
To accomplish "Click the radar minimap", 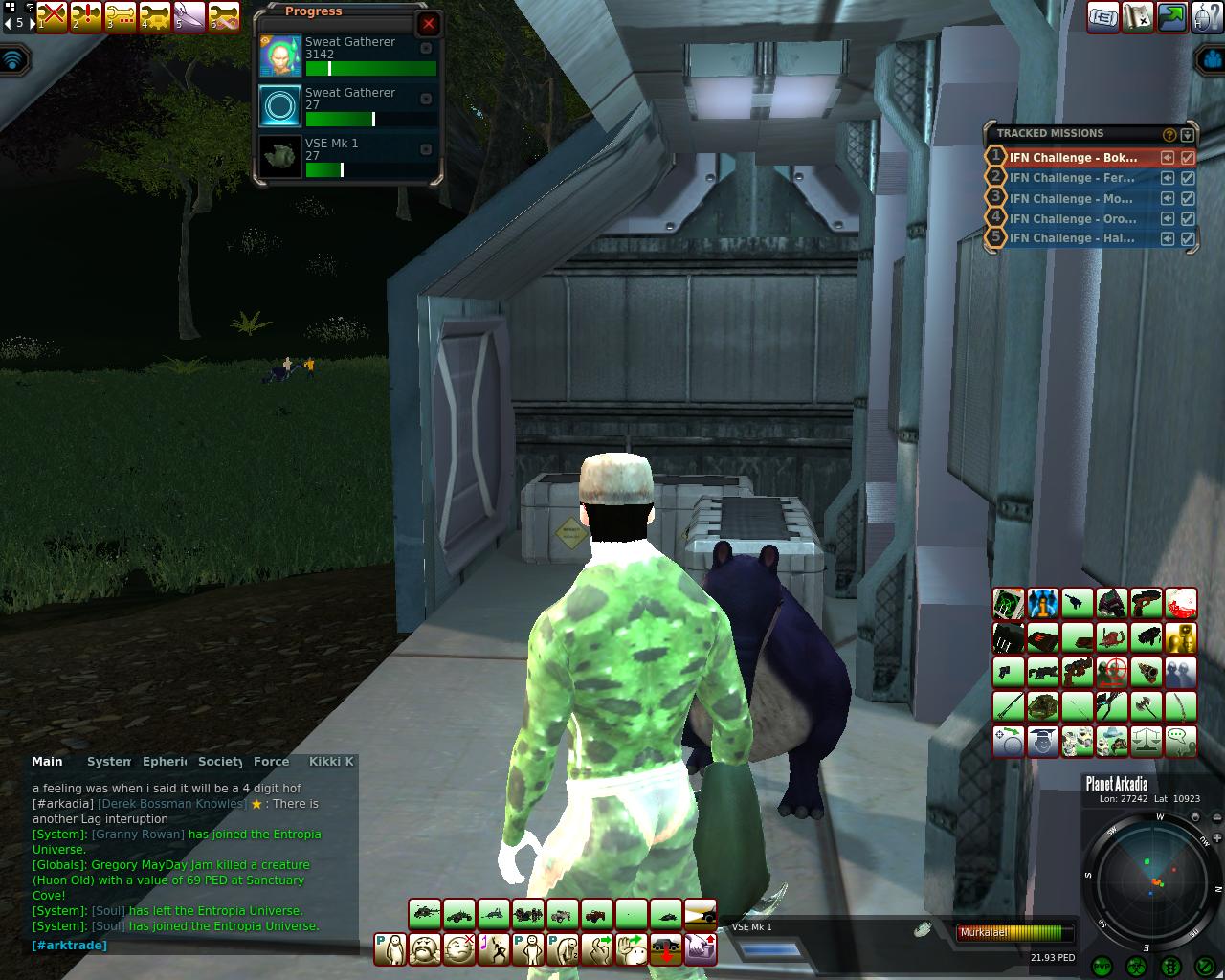I will [x=1152, y=880].
